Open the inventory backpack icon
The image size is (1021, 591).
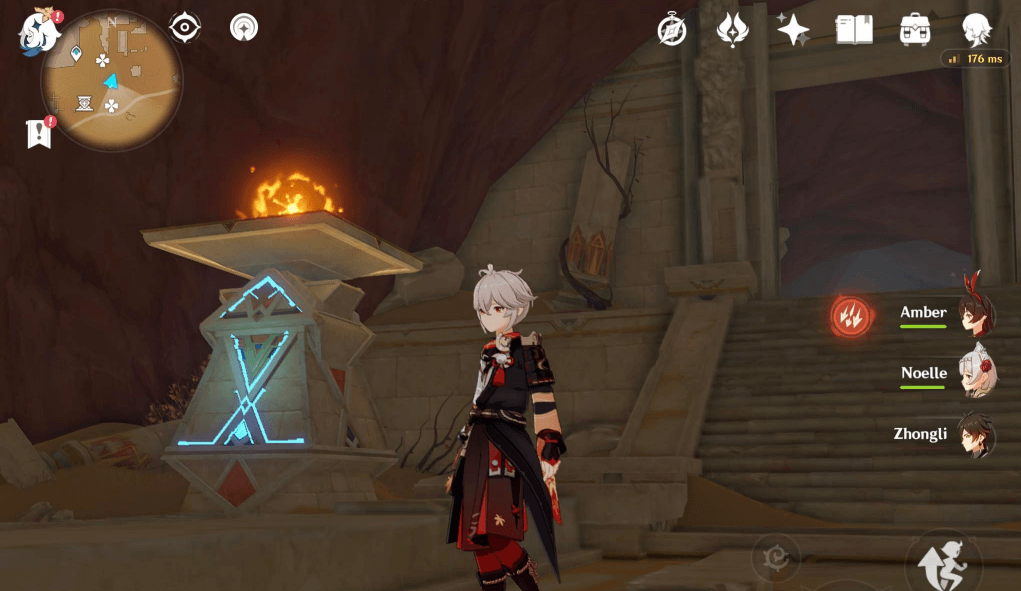coord(915,30)
